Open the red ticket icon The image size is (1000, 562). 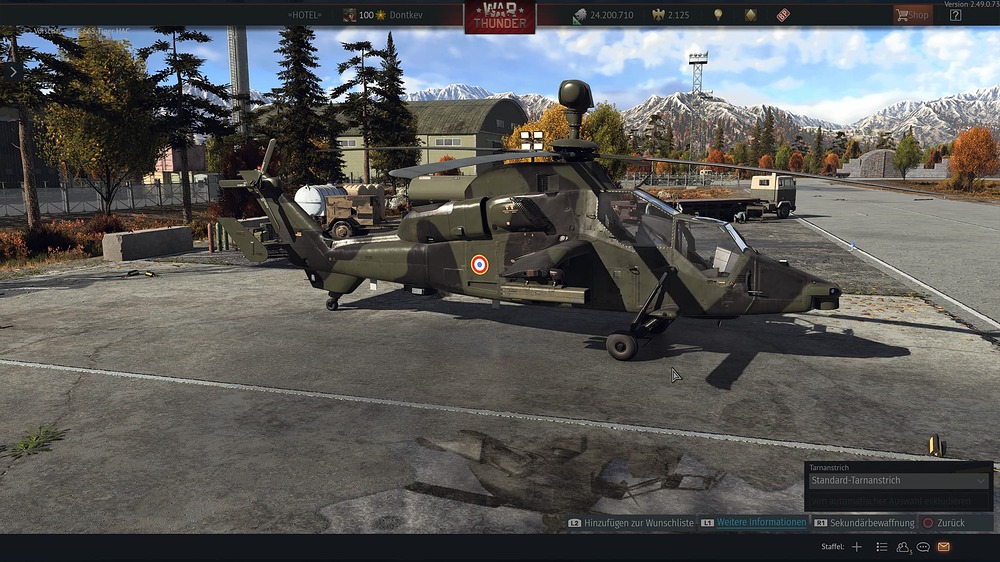(x=783, y=15)
